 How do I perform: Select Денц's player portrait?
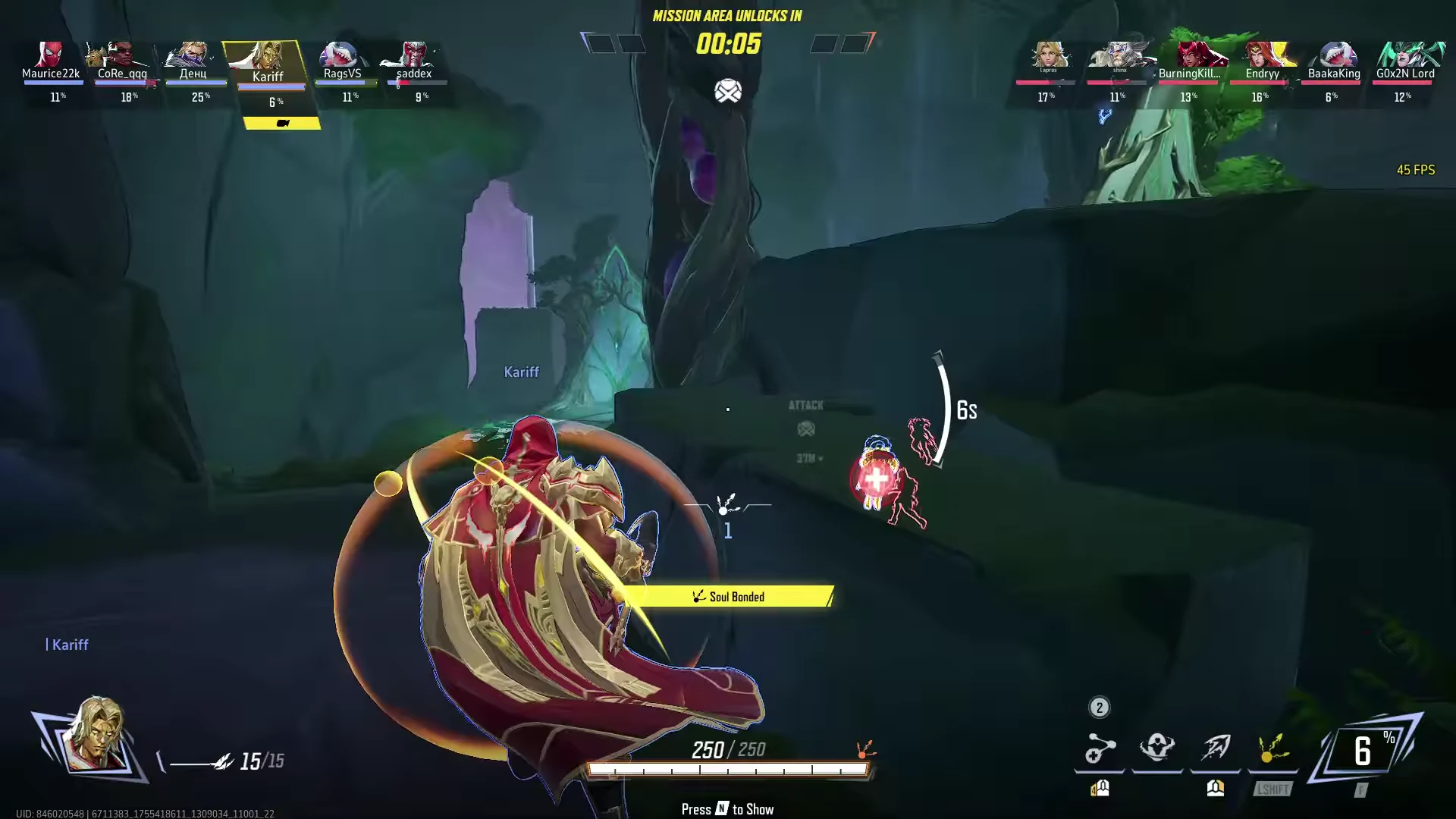pyautogui.click(x=193, y=55)
